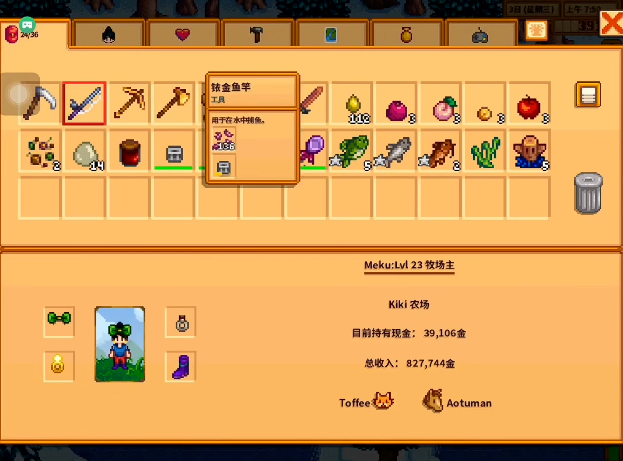The height and width of the screenshot is (461, 623).
Task: Switch to the skills tab with black silhouette
Action: (108, 34)
